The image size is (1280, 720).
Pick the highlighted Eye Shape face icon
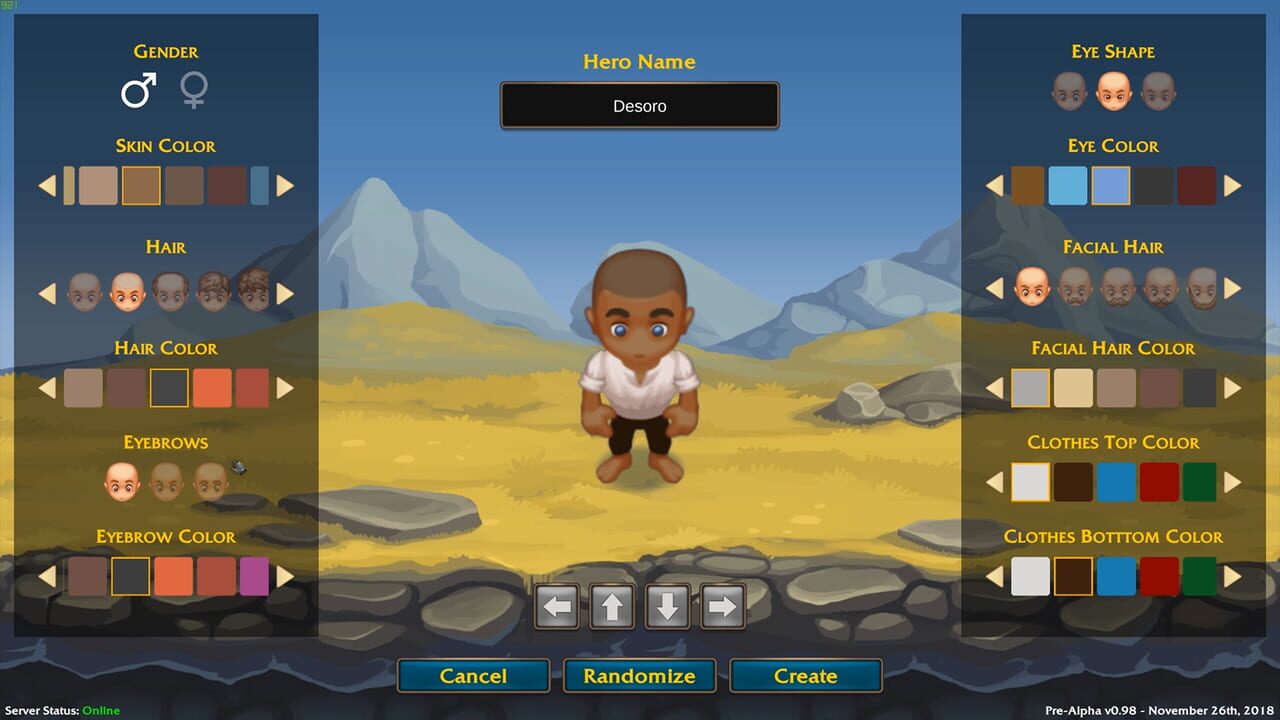point(1113,92)
